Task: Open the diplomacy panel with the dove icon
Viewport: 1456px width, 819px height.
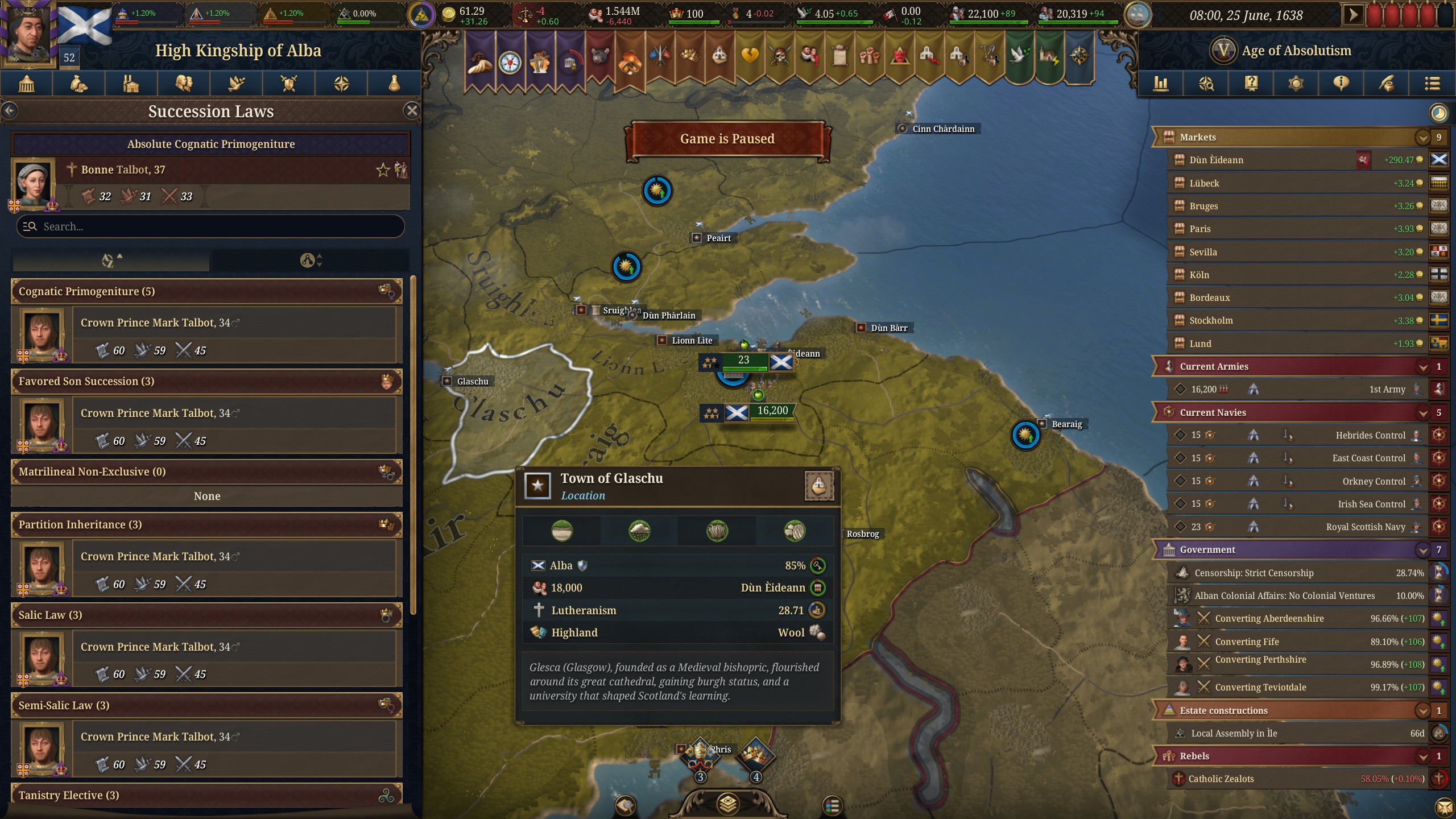Action: coord(236,84)
